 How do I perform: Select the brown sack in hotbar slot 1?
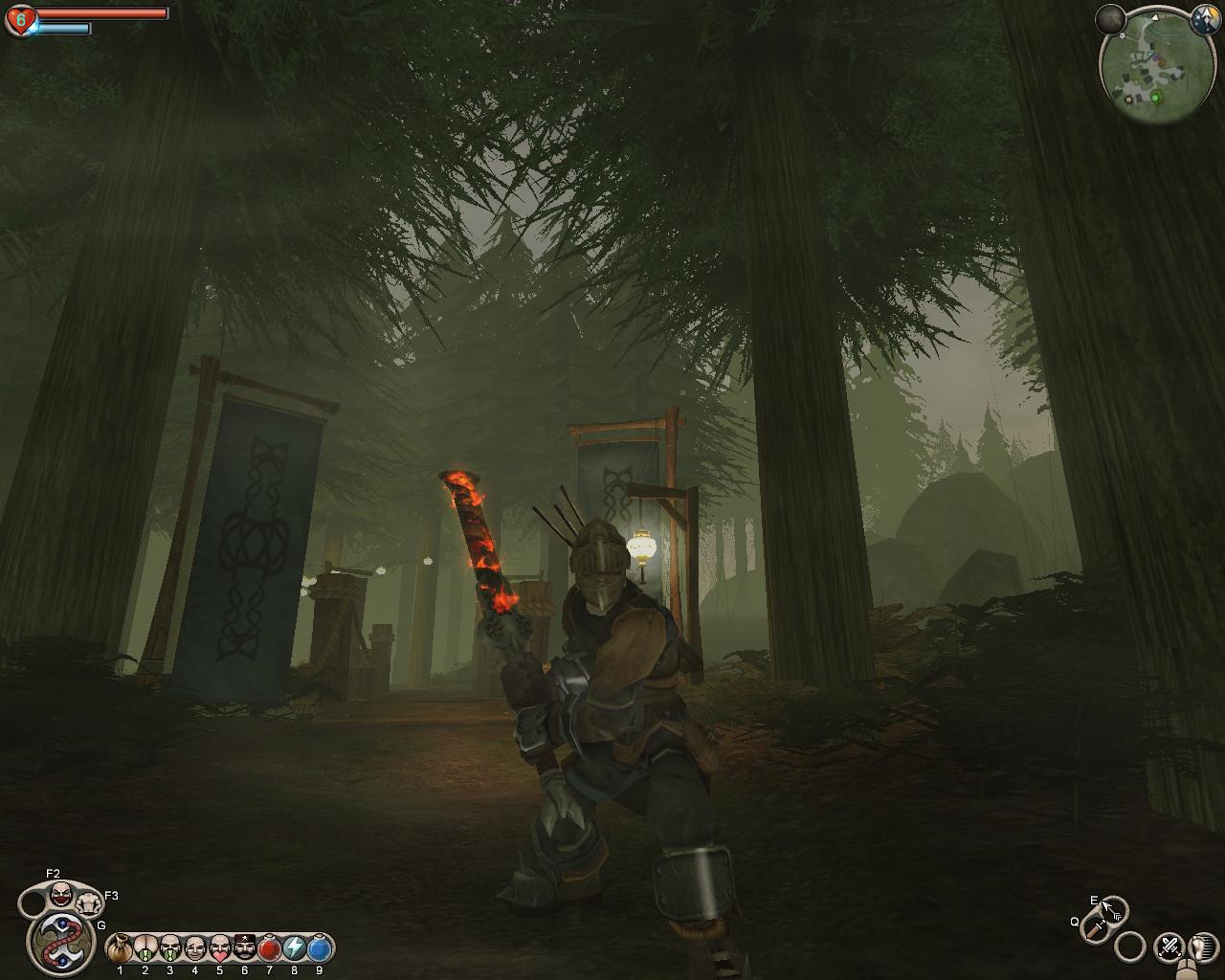click(x=120, y=948)
